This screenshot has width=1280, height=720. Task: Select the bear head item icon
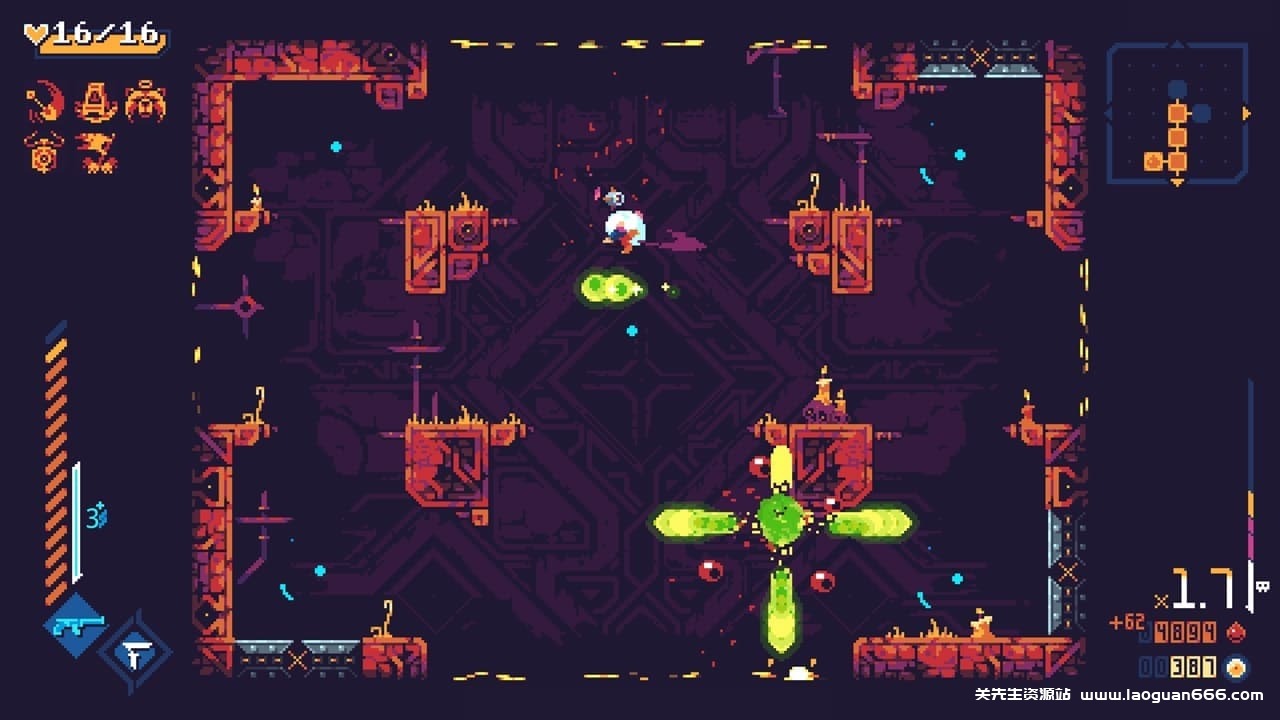click(145, 102)
